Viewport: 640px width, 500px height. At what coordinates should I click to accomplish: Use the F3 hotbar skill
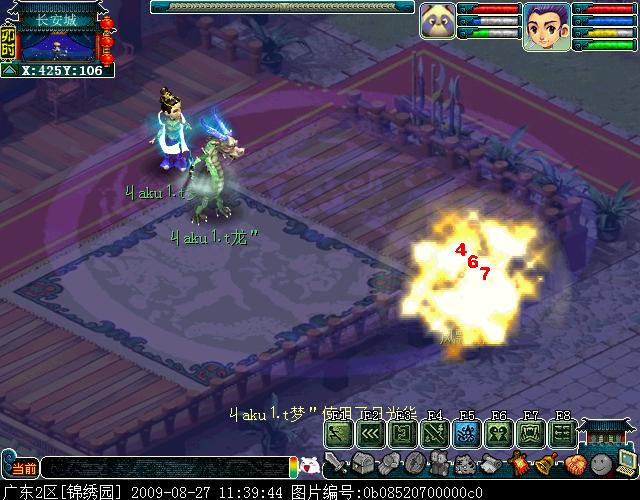(x=402, y=433)
